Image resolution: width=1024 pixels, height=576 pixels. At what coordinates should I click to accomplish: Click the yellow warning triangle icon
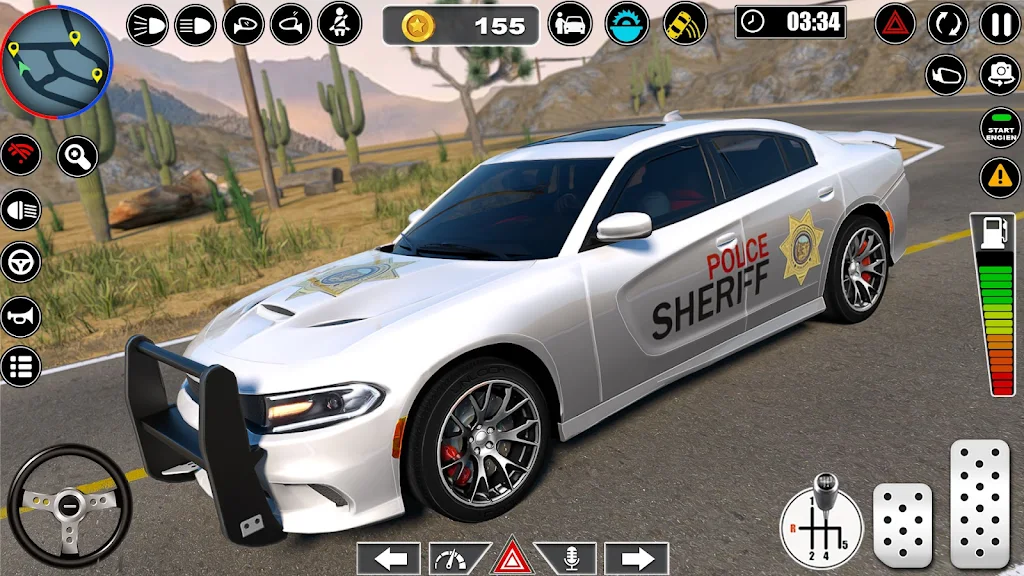point(999,178)
